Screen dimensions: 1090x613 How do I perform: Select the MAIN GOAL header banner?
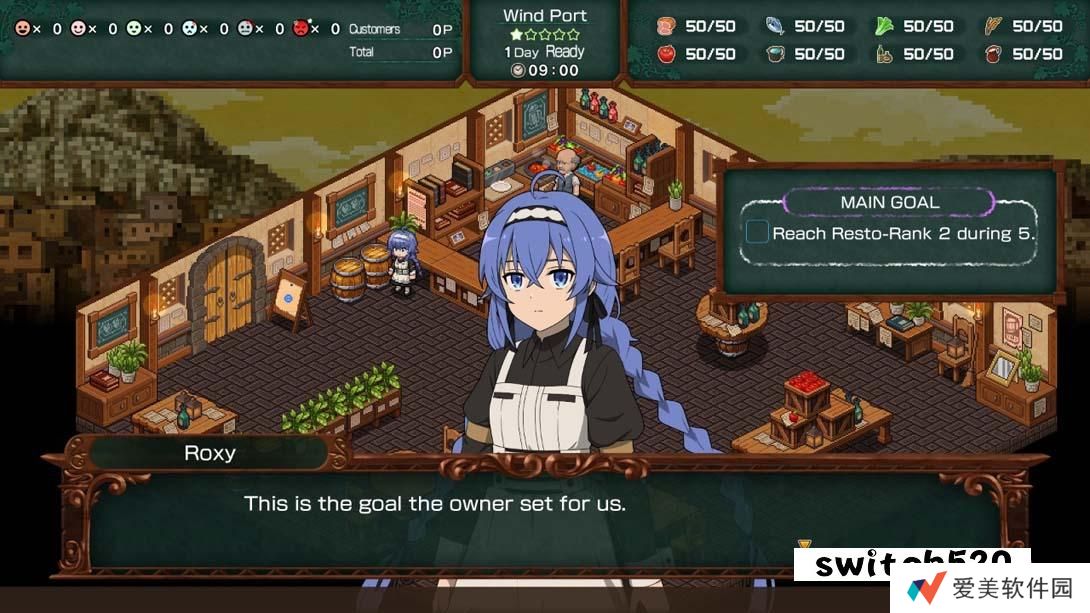[889, 202]
